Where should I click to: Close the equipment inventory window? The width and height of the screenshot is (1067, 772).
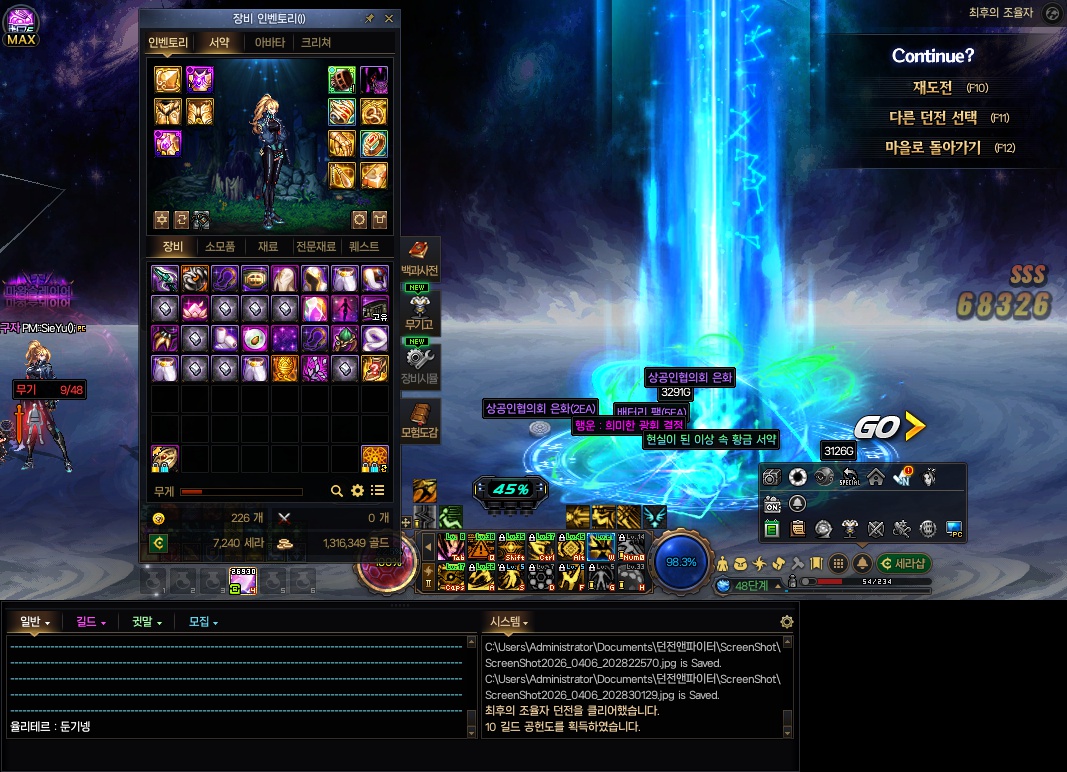click(389, 18)
